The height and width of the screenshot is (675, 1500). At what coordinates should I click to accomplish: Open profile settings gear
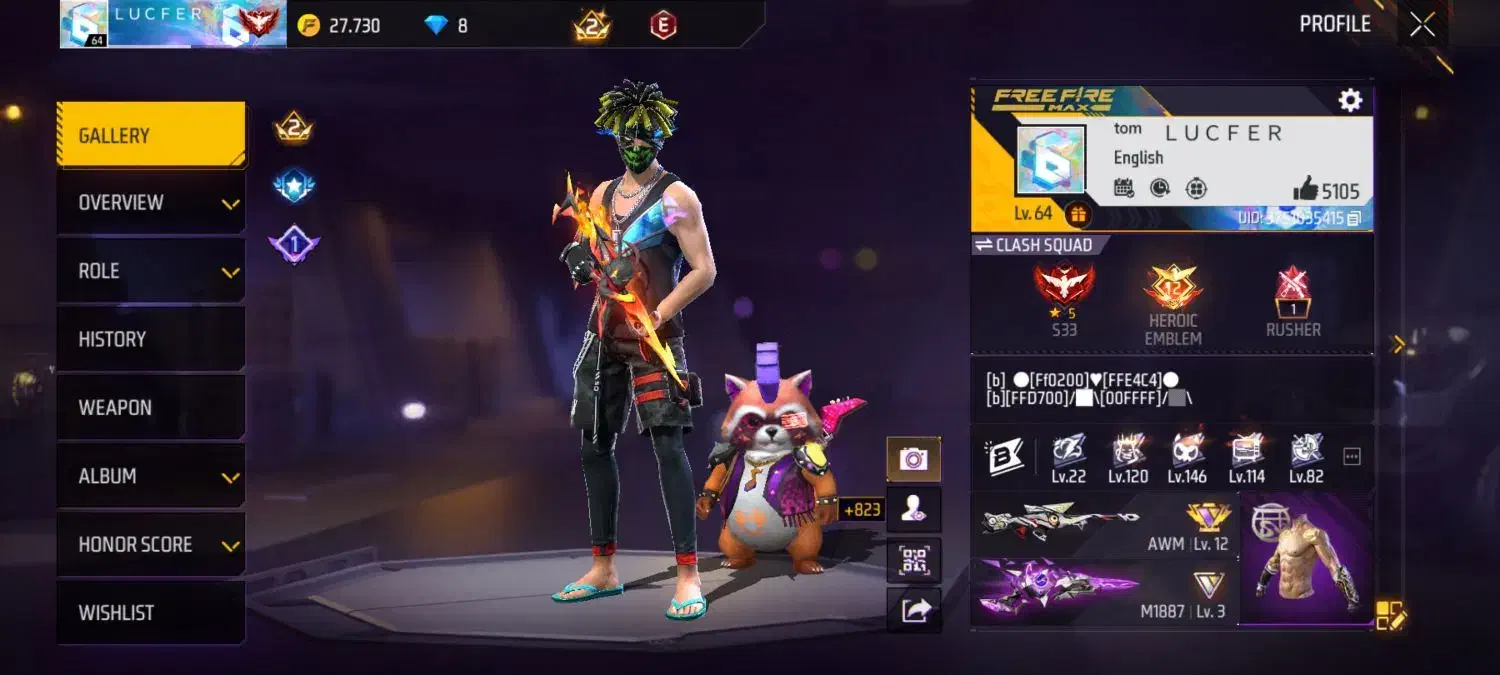[x=1350, y=100]
